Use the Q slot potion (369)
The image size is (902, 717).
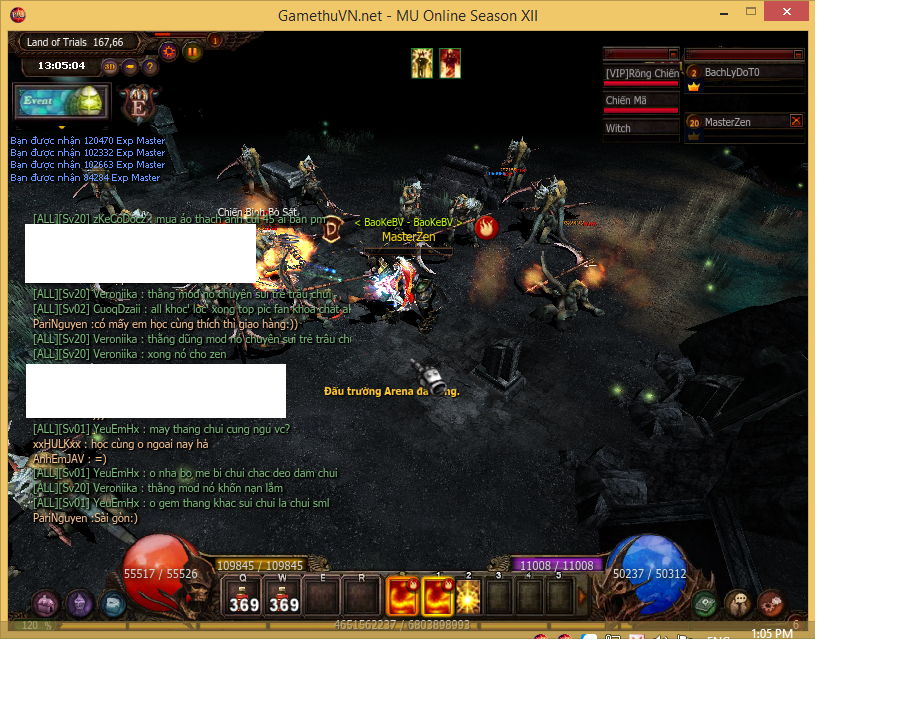coord(243,596)
